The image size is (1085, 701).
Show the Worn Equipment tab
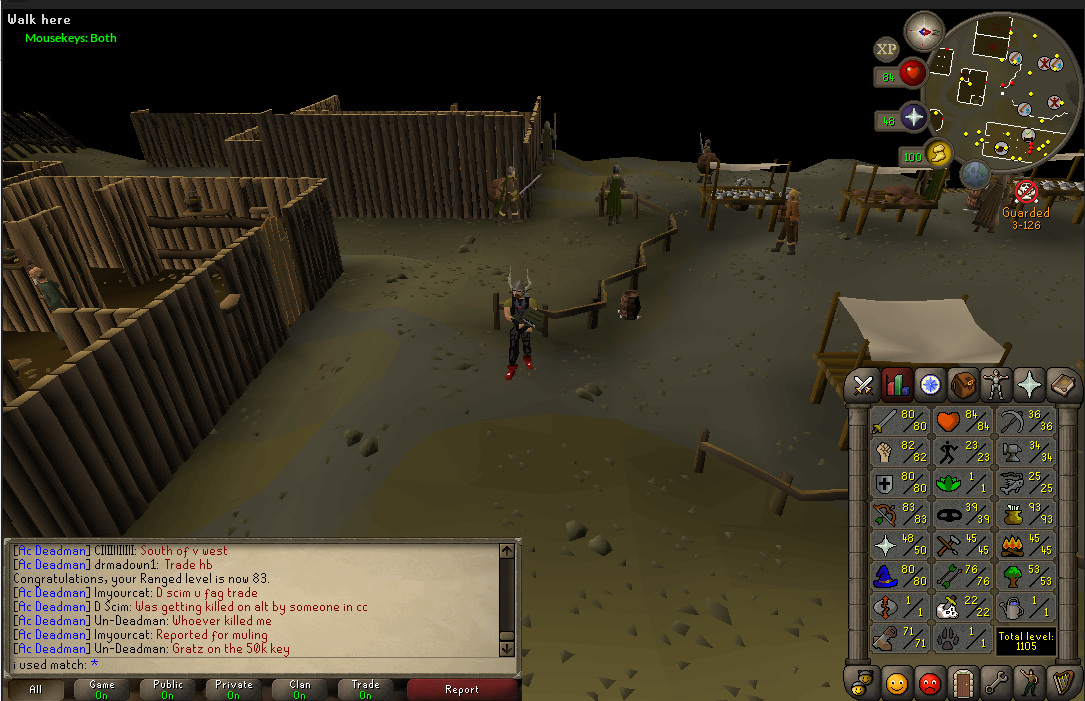996,384
